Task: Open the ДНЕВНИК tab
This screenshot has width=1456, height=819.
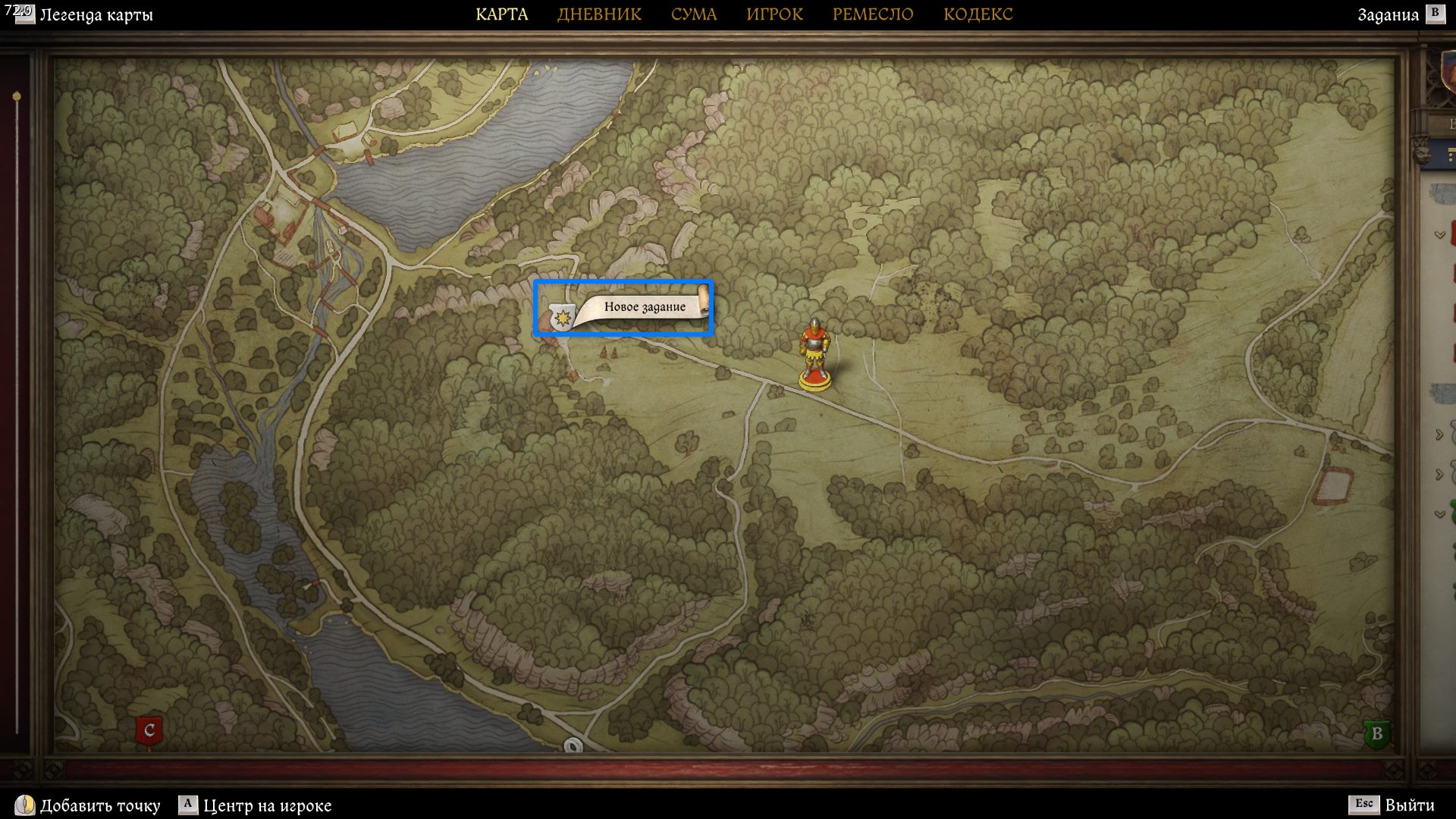Action: (599, 14)
